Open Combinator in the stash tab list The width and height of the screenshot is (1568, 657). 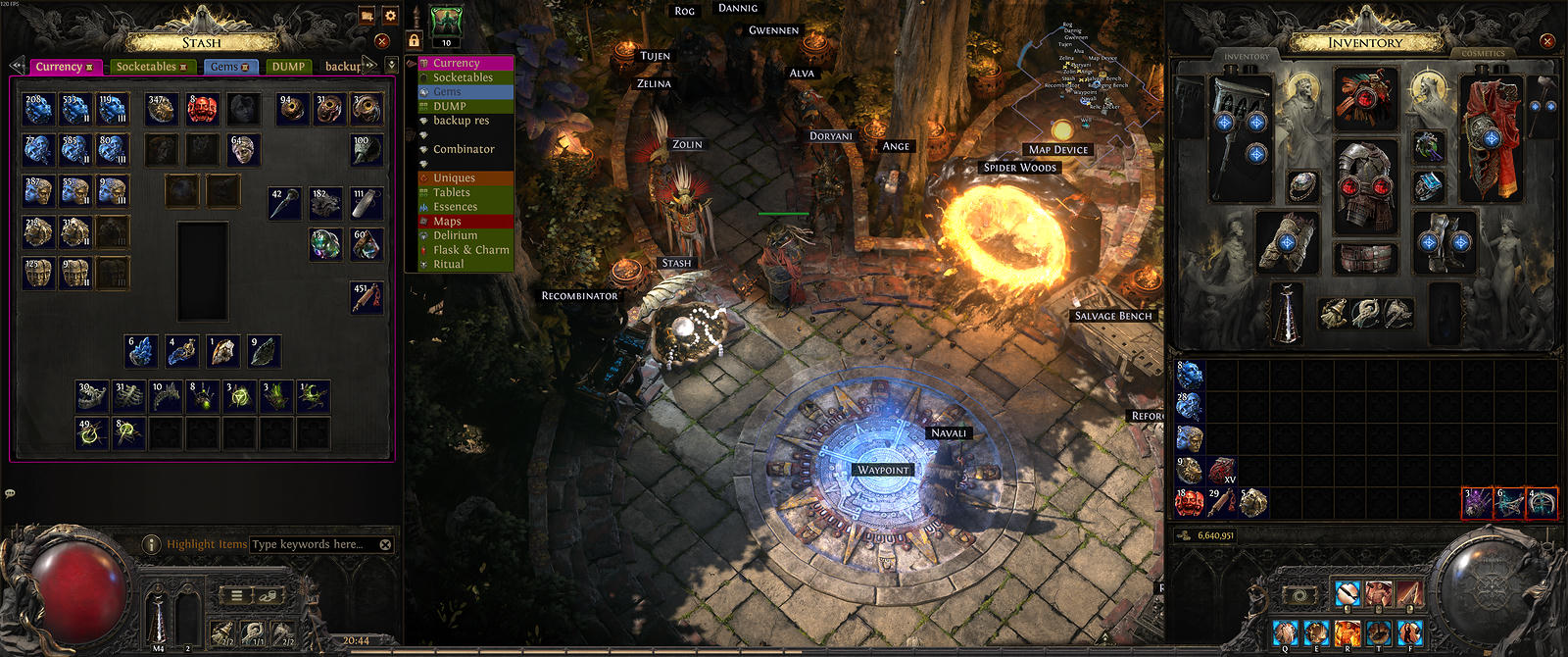click(x=464, y=149)
